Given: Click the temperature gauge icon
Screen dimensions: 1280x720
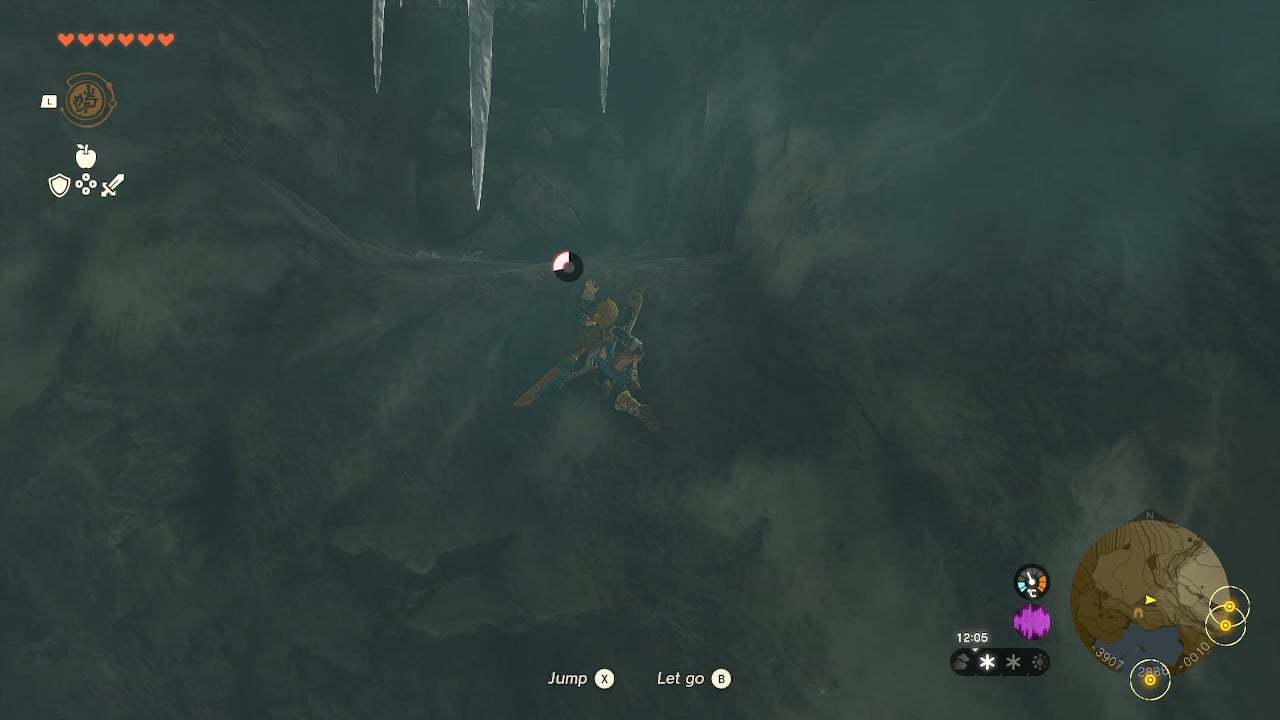Looking at the screenshot, I should click(x=1031, y=581).
